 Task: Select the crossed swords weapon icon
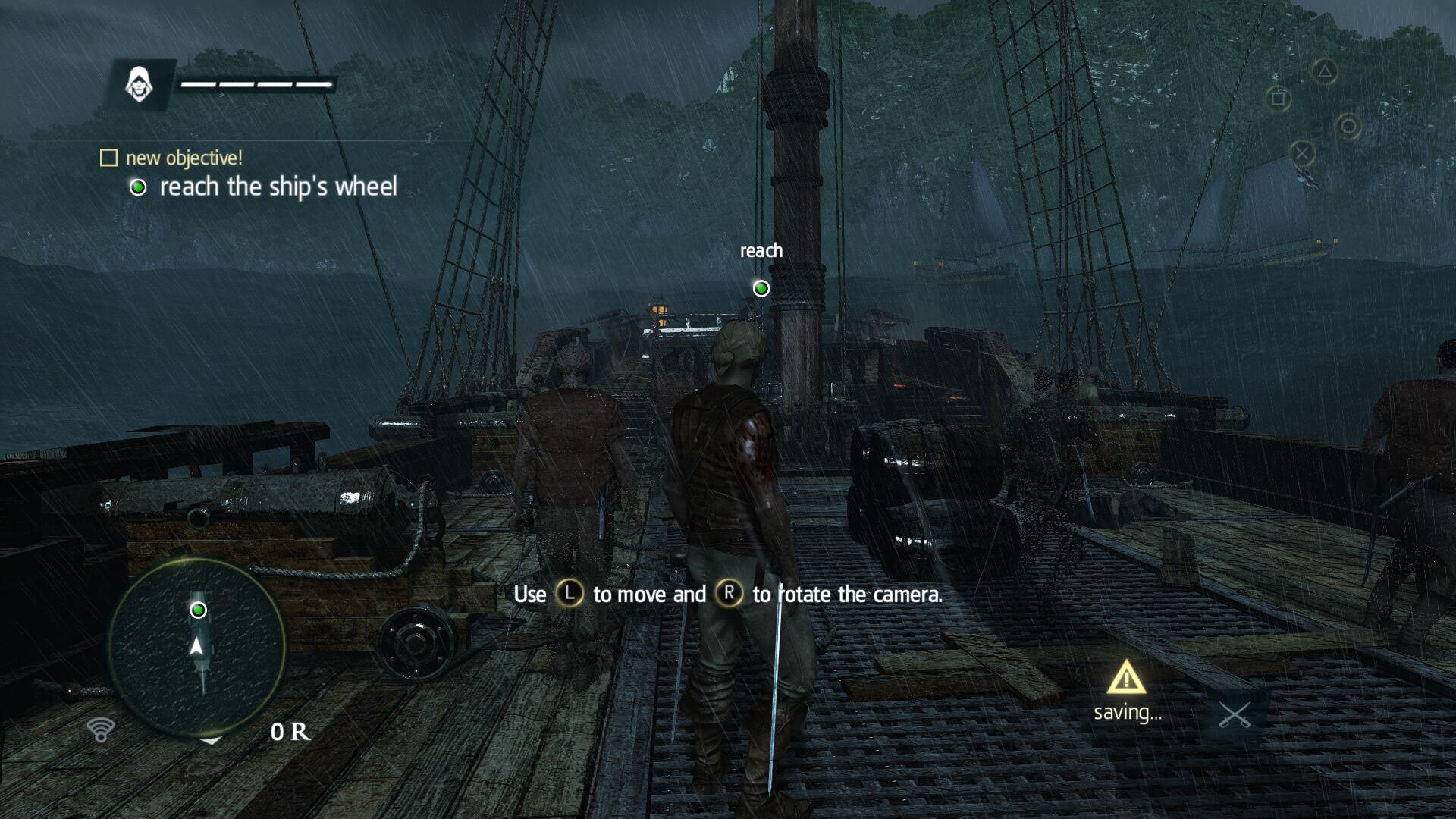tap(1234, 715)
